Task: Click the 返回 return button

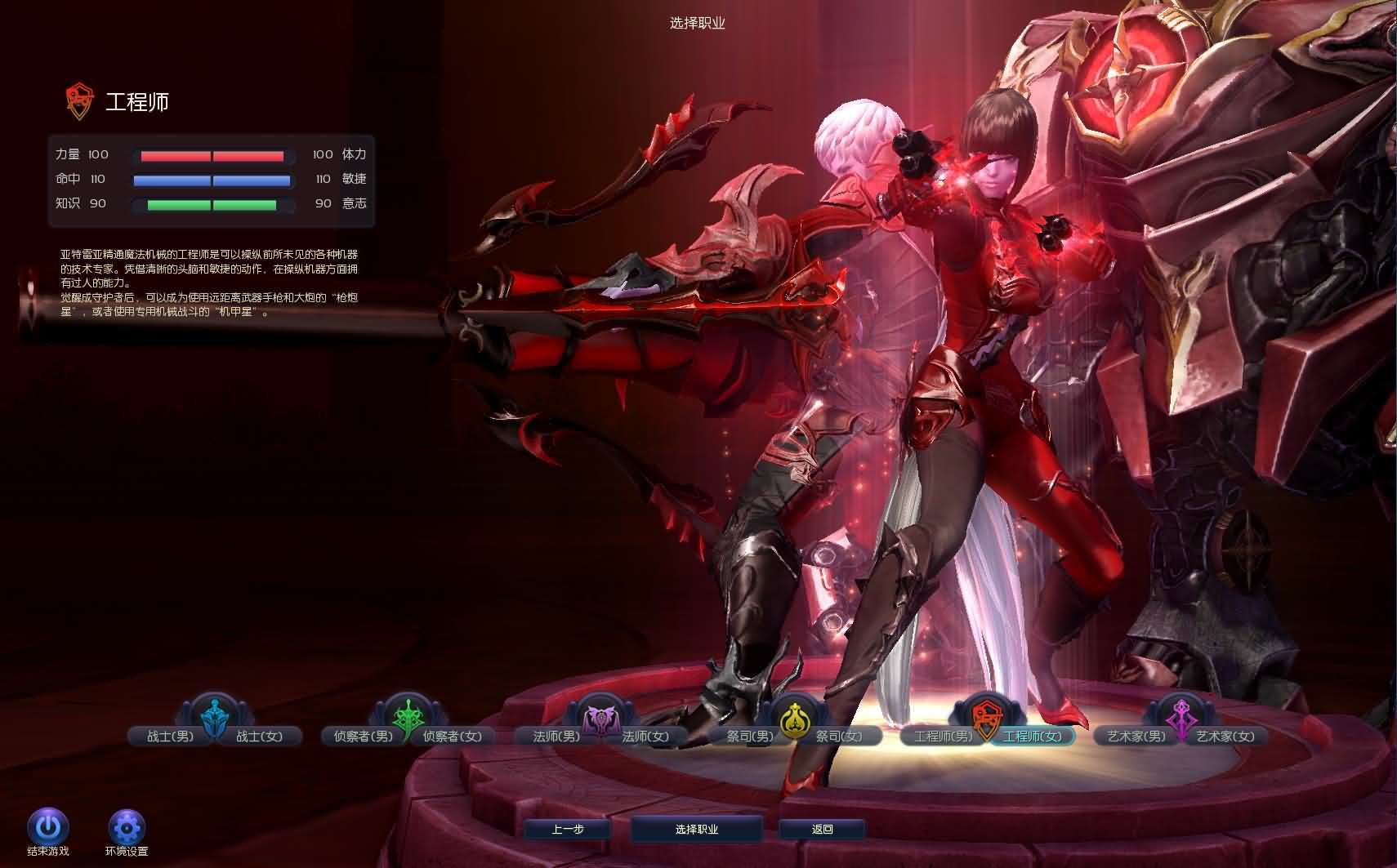Action: [822, 830]
